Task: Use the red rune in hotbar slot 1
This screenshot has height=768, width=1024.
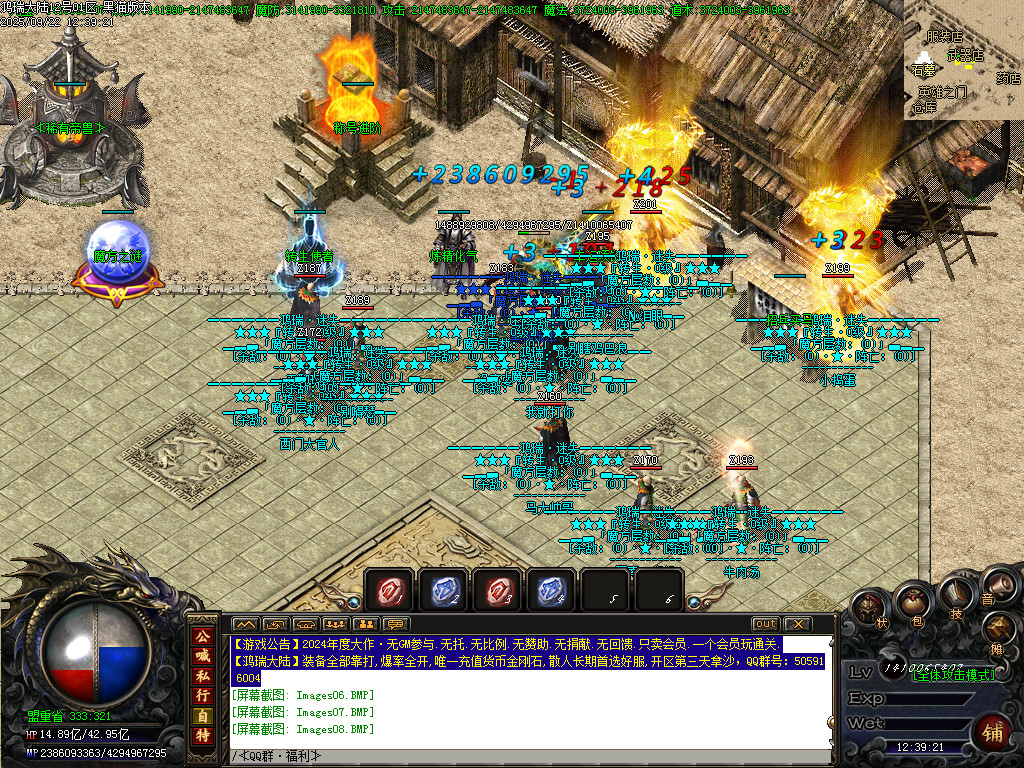Action: 389,591
